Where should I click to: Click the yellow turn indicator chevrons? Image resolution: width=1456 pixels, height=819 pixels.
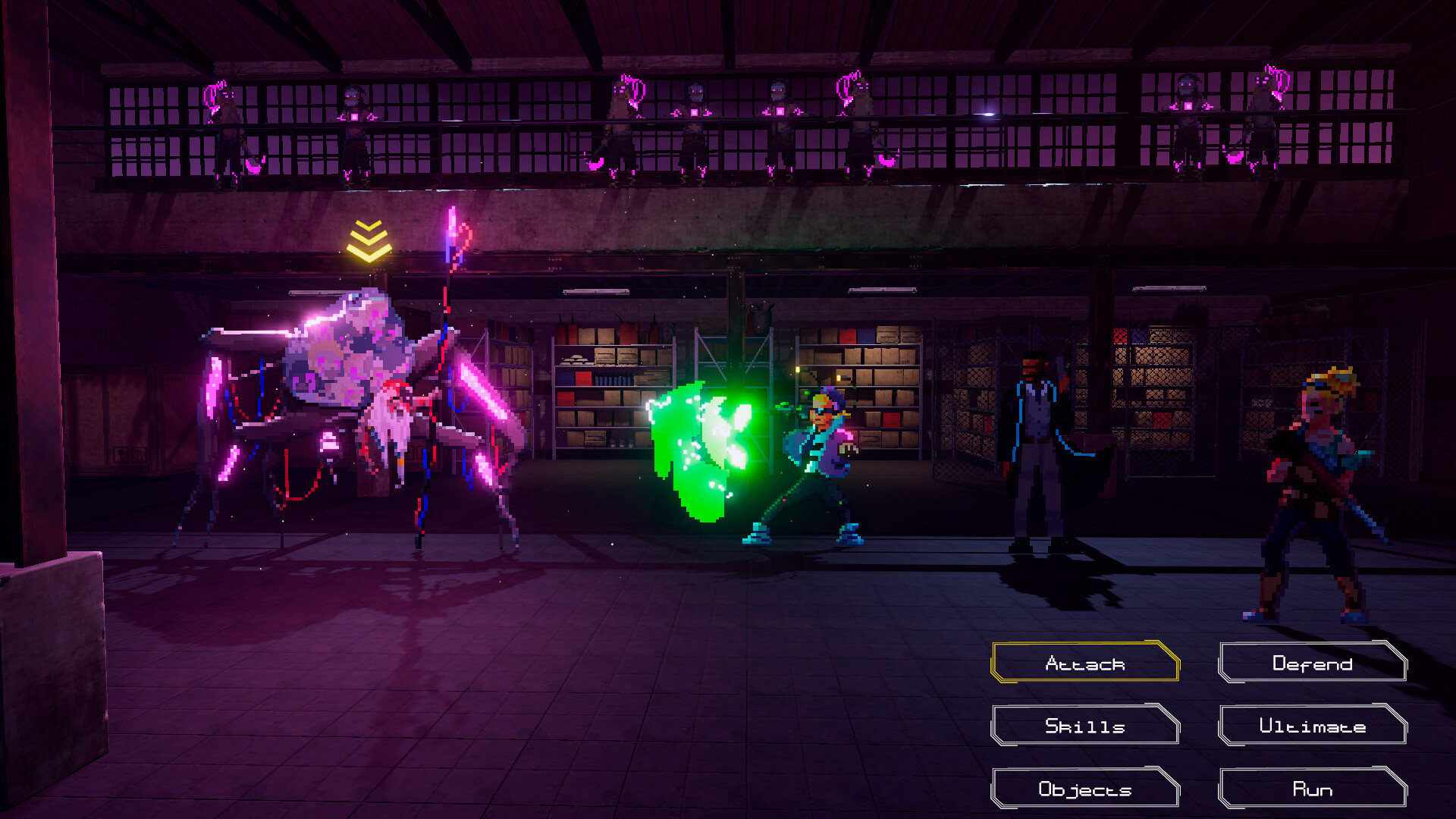pyautogui.click(x=369, y=243)
